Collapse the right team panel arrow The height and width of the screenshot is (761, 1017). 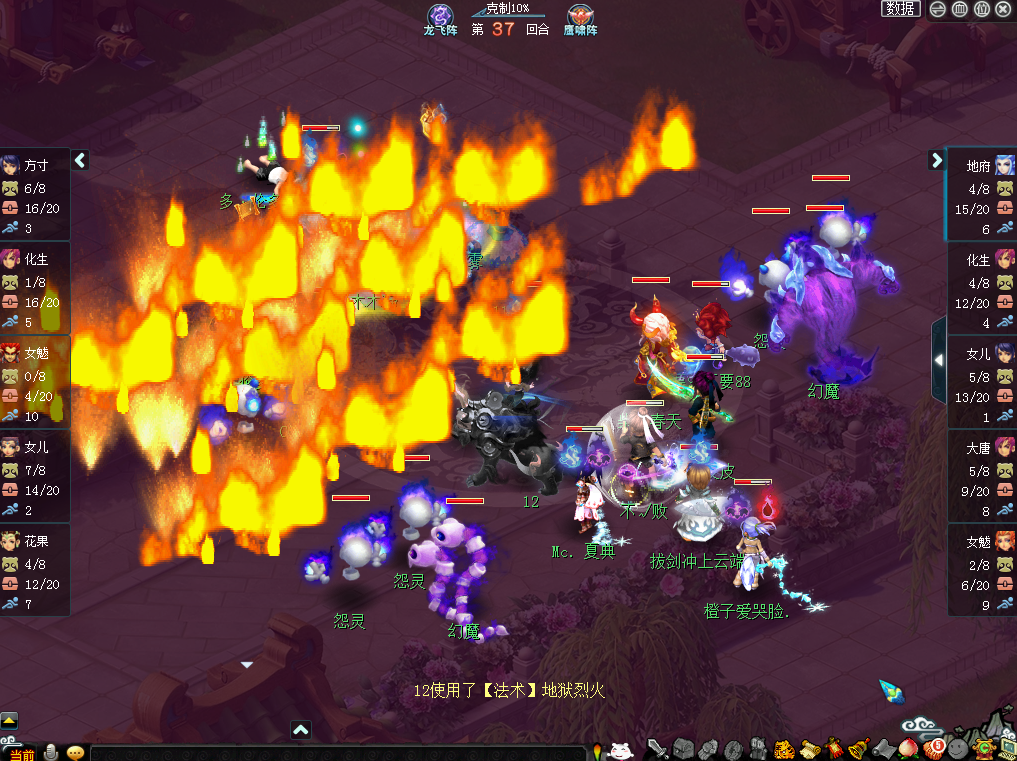pyautogui.click(x=937, y=160)
